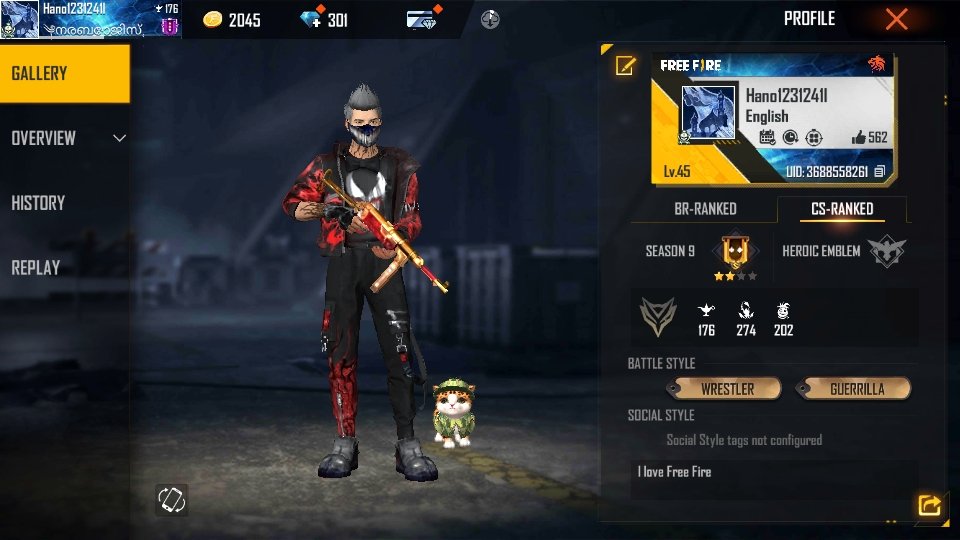Copy the UID using the copy icon

(x=880, y=172)
